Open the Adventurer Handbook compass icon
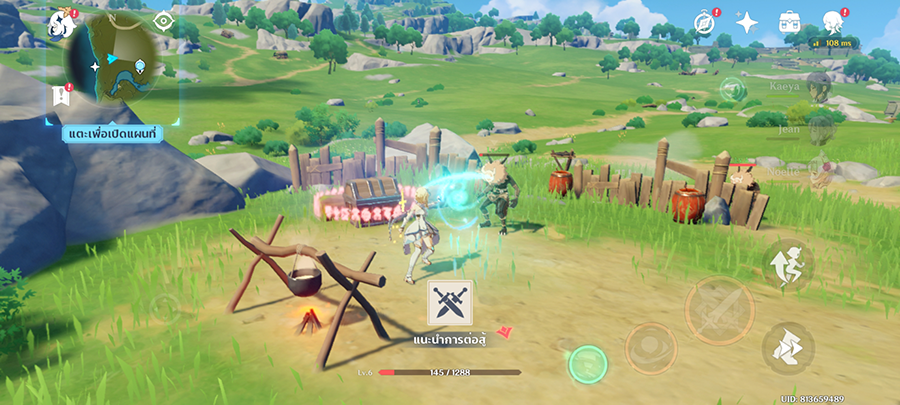Image resolution: width=900 pixels, height=405 pixels. 705,21
